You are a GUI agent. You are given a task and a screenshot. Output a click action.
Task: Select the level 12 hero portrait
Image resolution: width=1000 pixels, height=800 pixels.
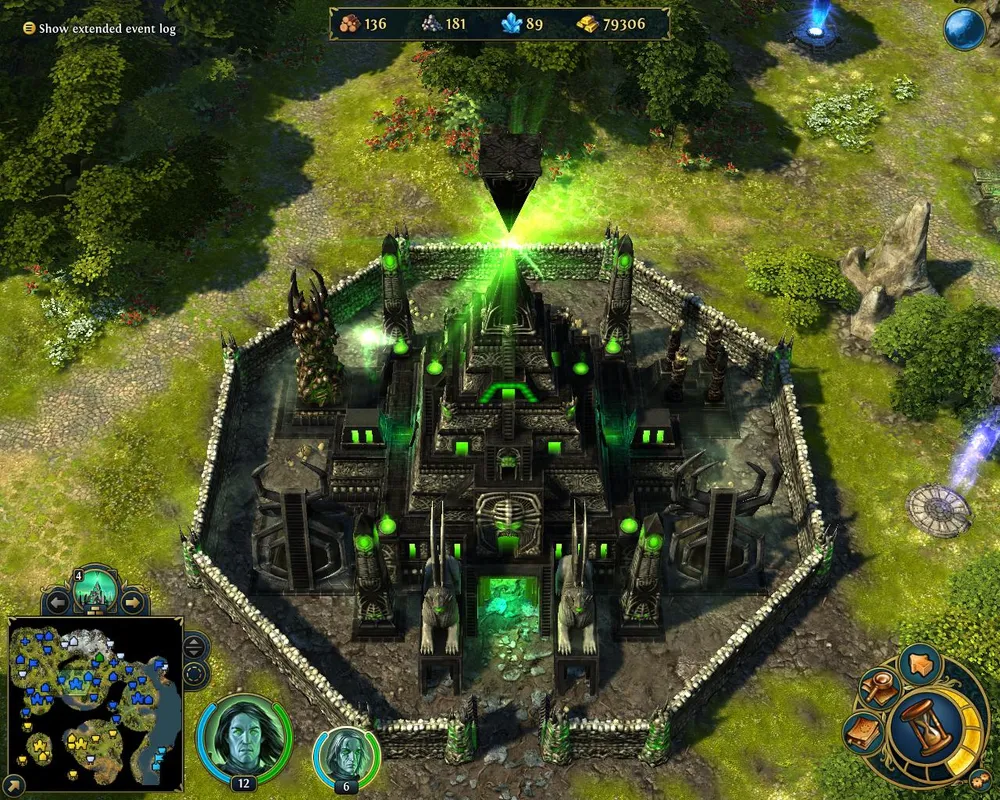[243, 738]
